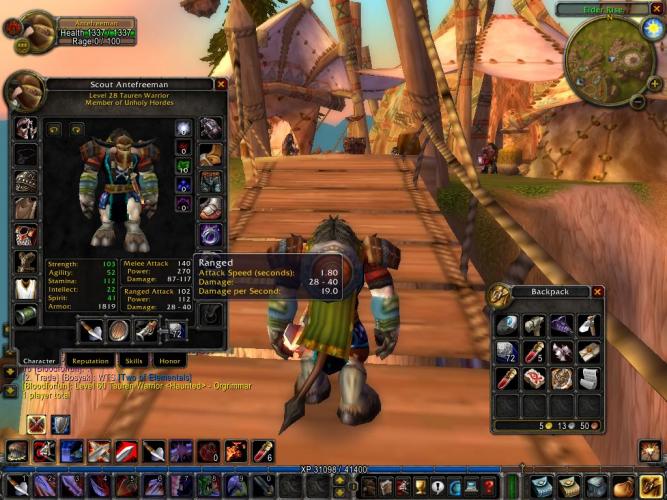
Task: Select the backpack item stacked to 72
Action: click(506, 352)
